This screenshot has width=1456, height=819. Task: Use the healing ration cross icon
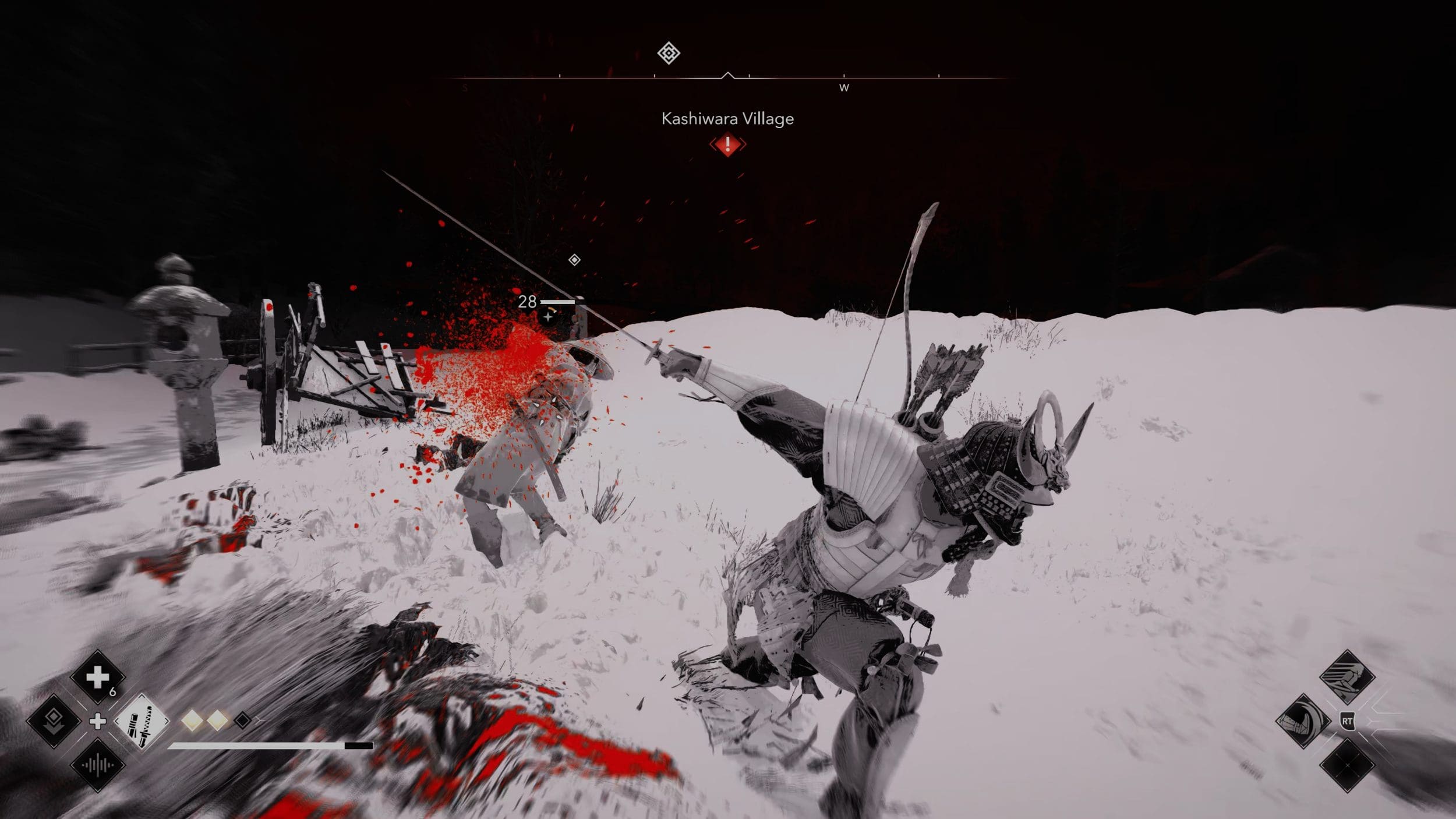(97, 678)
